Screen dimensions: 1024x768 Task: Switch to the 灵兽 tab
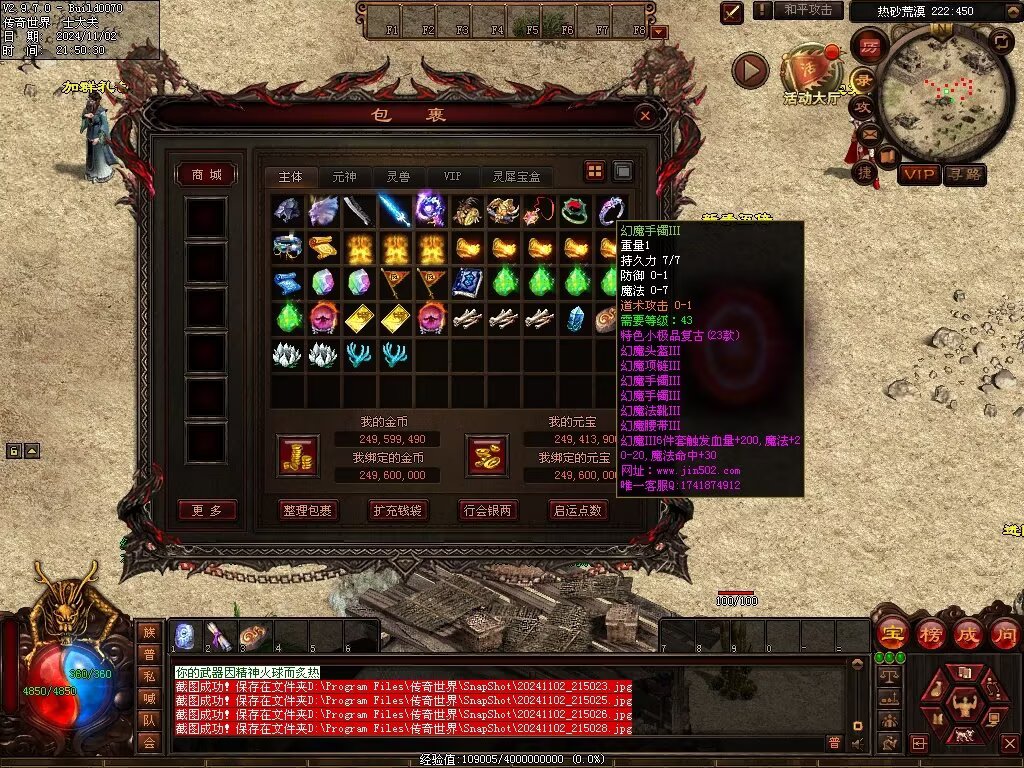tap(398, 176)
